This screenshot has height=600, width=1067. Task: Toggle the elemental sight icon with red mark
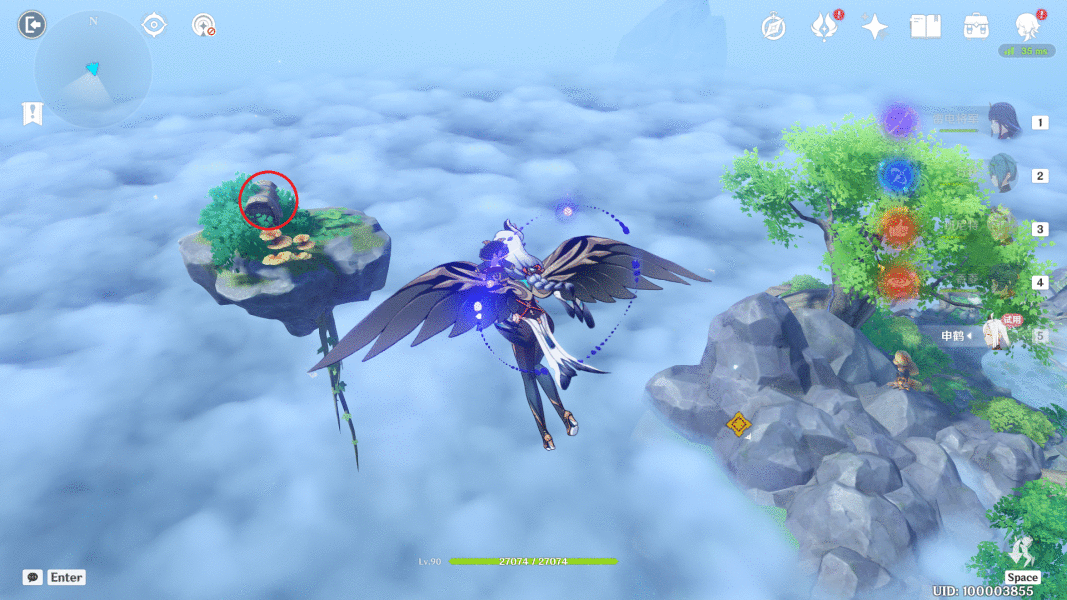coord(204,25)
